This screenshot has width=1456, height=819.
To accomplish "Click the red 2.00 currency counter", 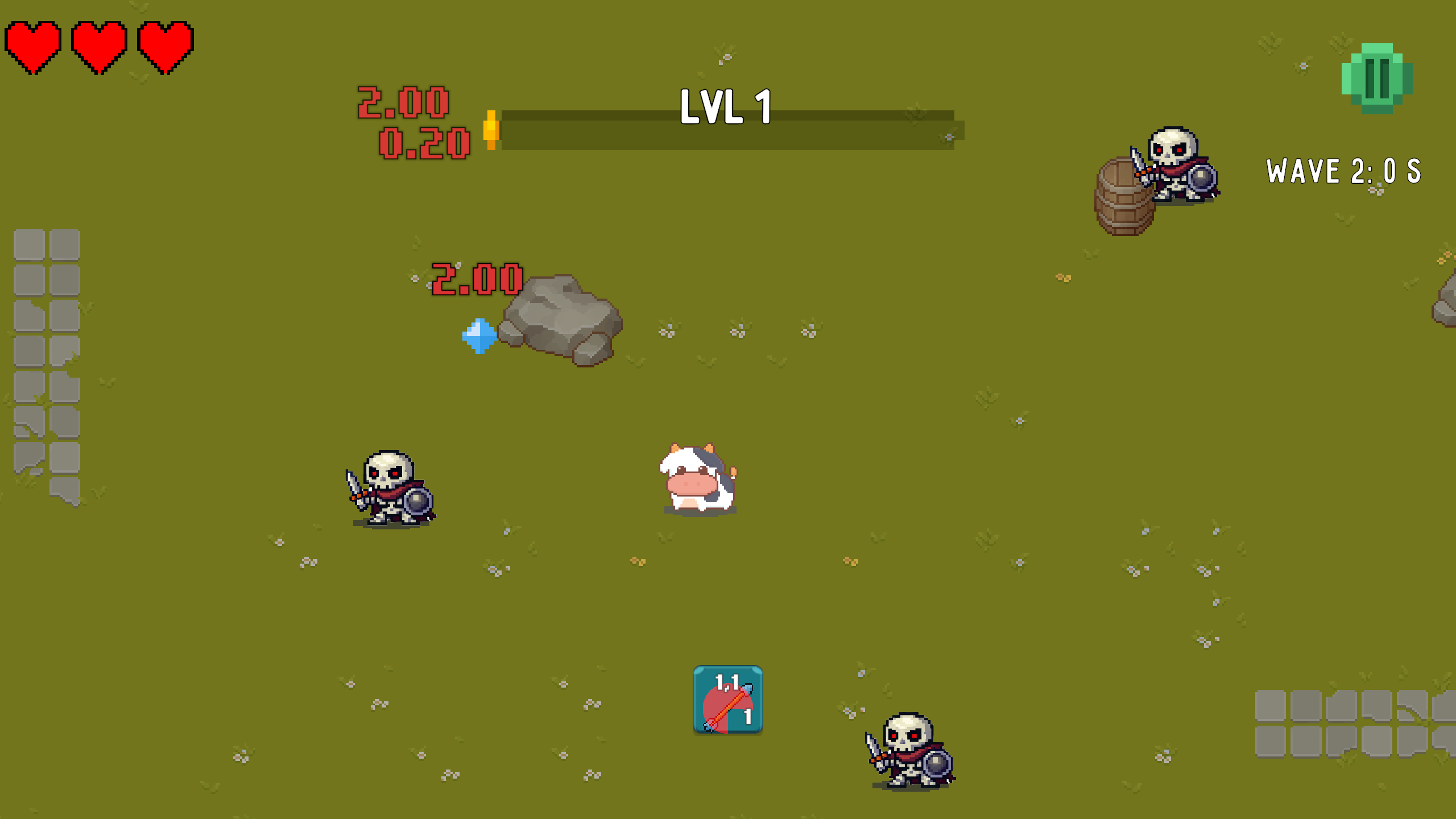I will [x=403, y=103].
